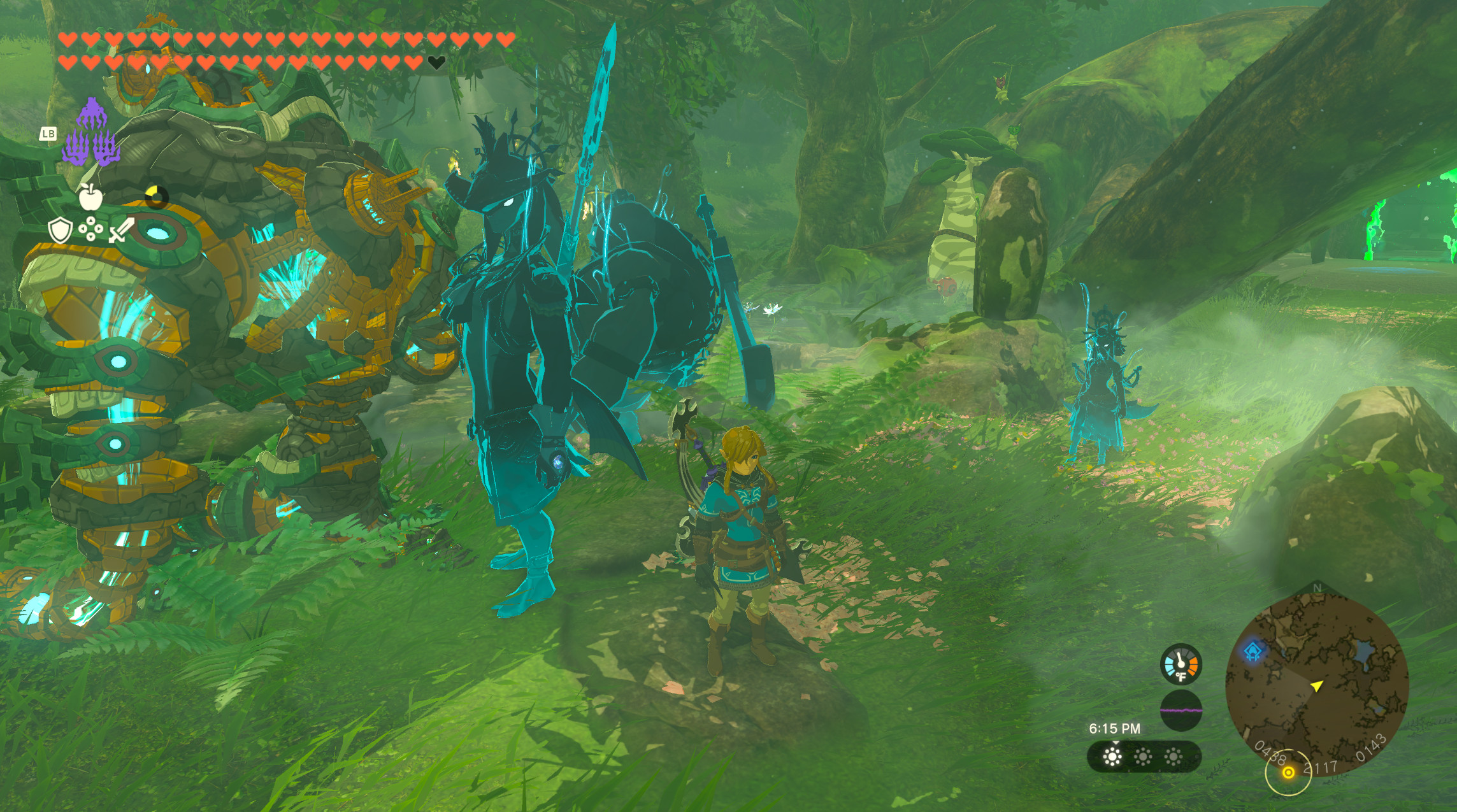Select the 6:15 PM time display

1114,728
